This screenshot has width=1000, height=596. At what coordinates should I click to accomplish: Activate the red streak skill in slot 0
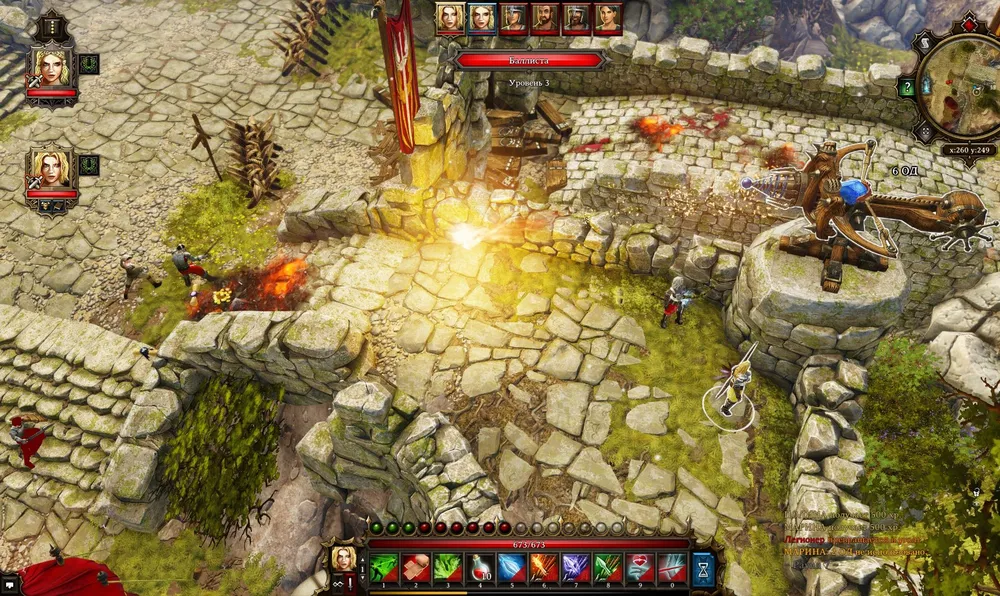pos(672,568)
